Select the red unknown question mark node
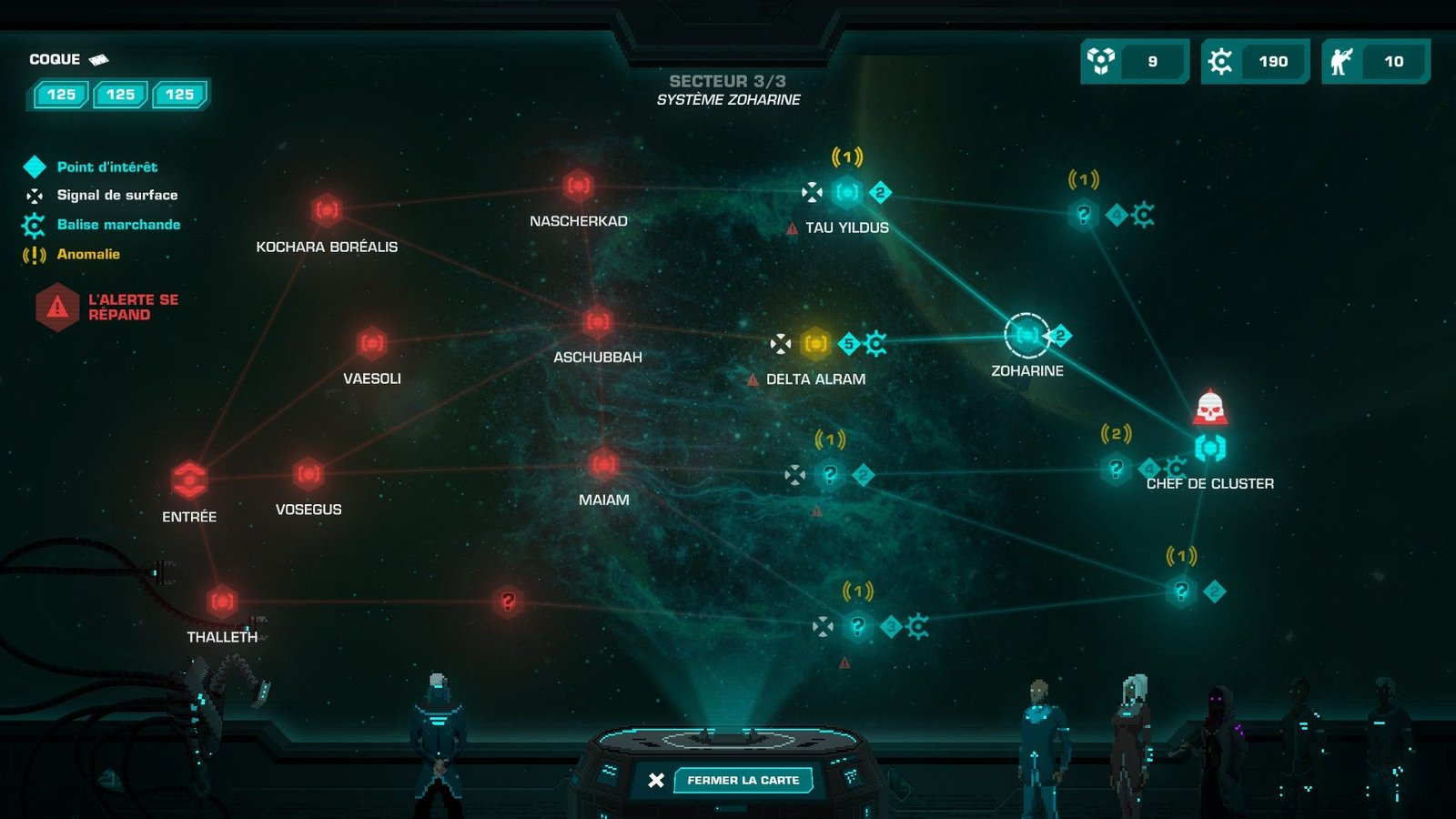This screenshot has height=819, width=1456. pyautogui.click(x=508, y=602)
